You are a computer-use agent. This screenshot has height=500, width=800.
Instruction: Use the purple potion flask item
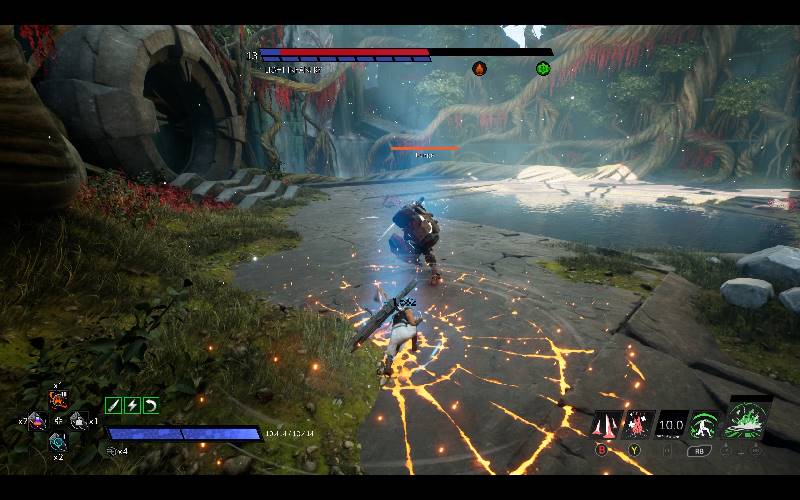[x=36, y=421]
